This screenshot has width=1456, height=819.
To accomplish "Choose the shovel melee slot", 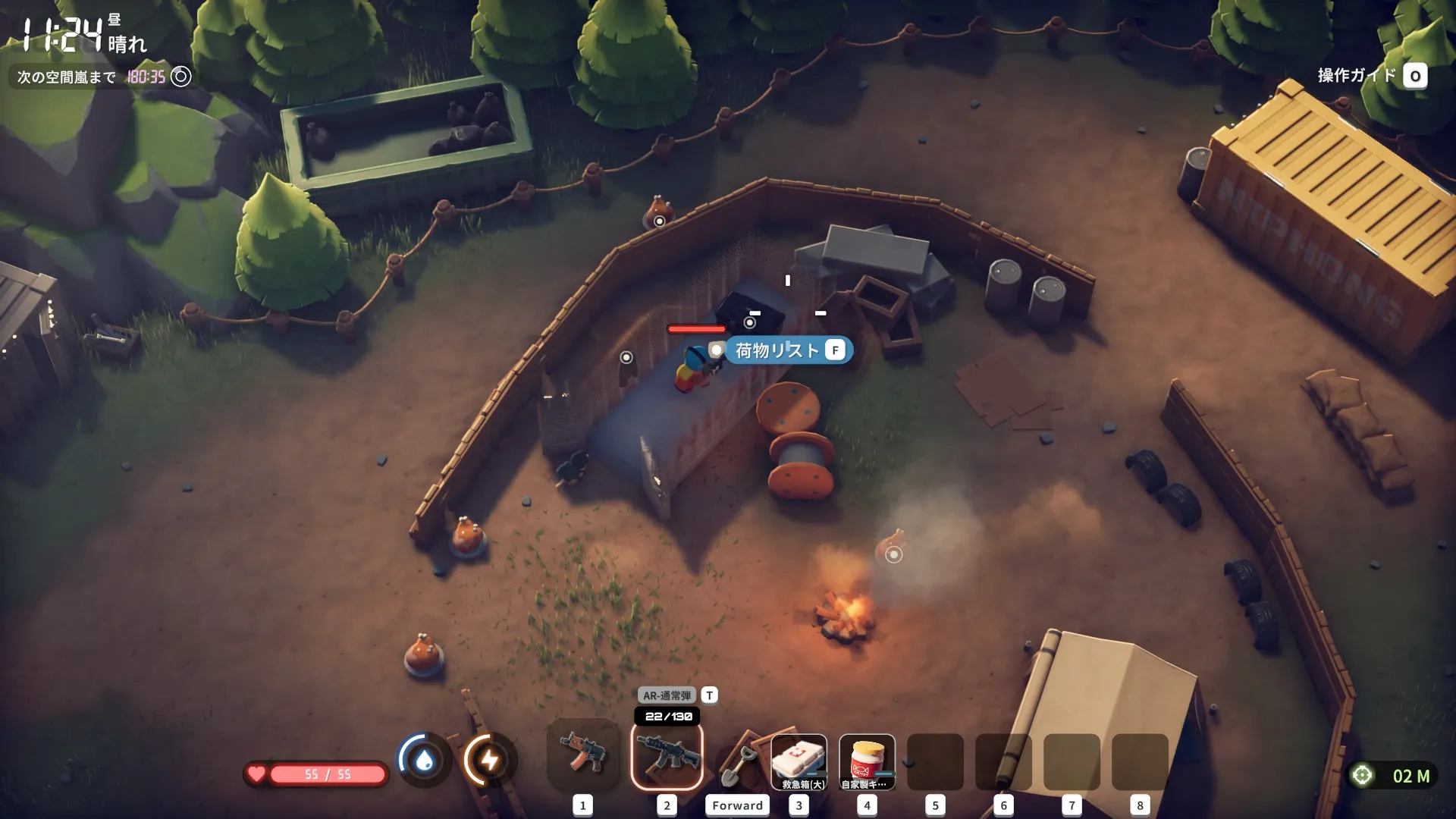I will tap(736, 762).
